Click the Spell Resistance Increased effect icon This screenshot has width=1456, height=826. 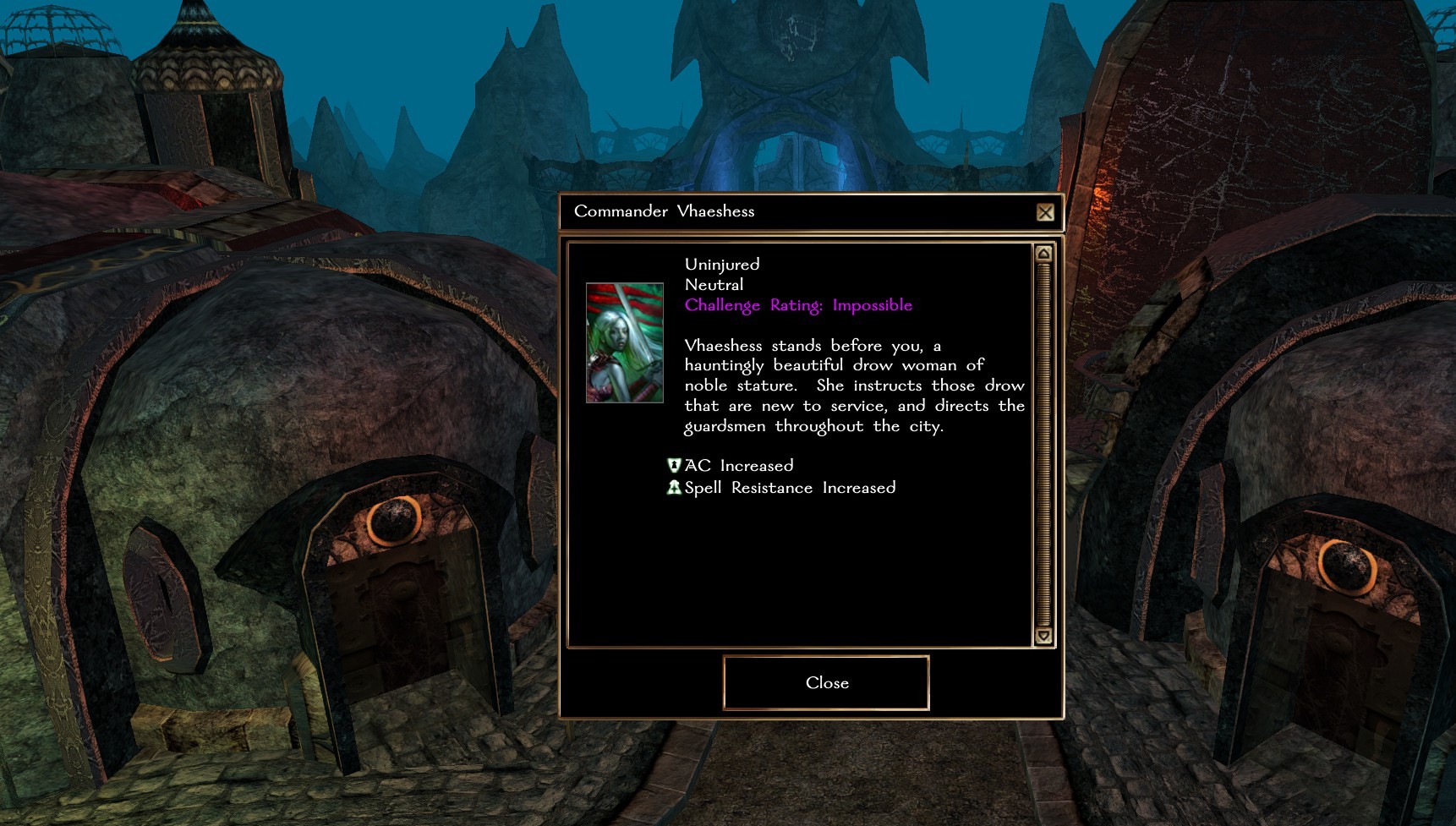coord(674,487)
